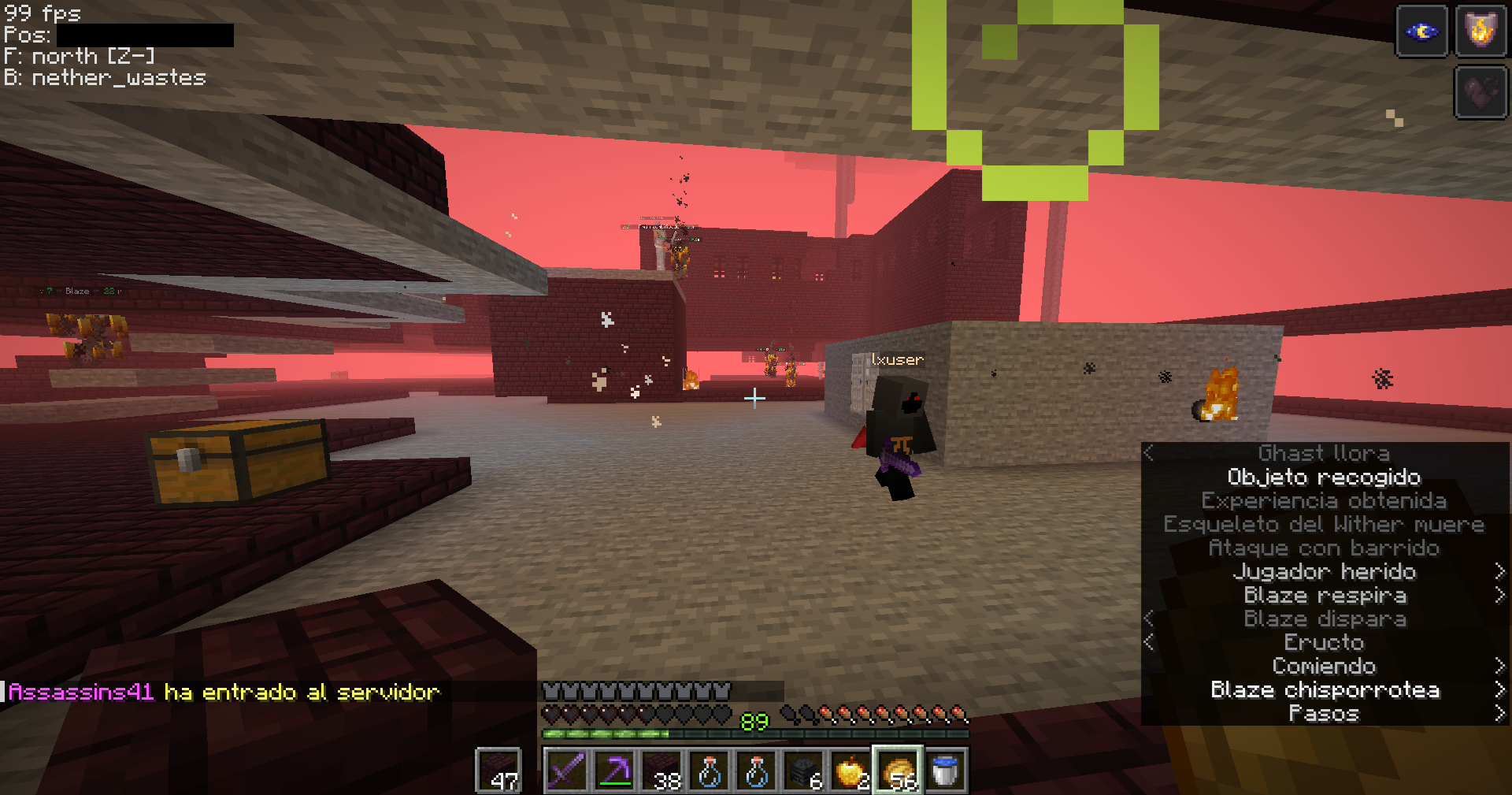The width and height of the screenshot is (1512, 795).
Task: Select the dark stone block stack of 6
Action: click(803, 771)
